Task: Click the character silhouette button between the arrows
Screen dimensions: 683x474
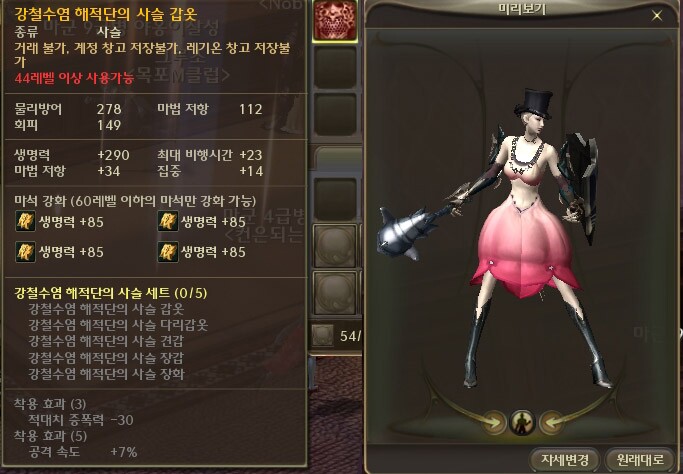Action: [x=520, y=422]
